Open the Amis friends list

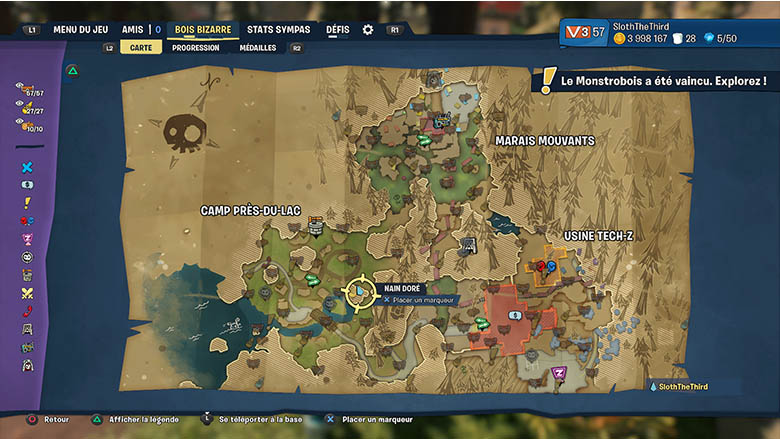point(133,30)
